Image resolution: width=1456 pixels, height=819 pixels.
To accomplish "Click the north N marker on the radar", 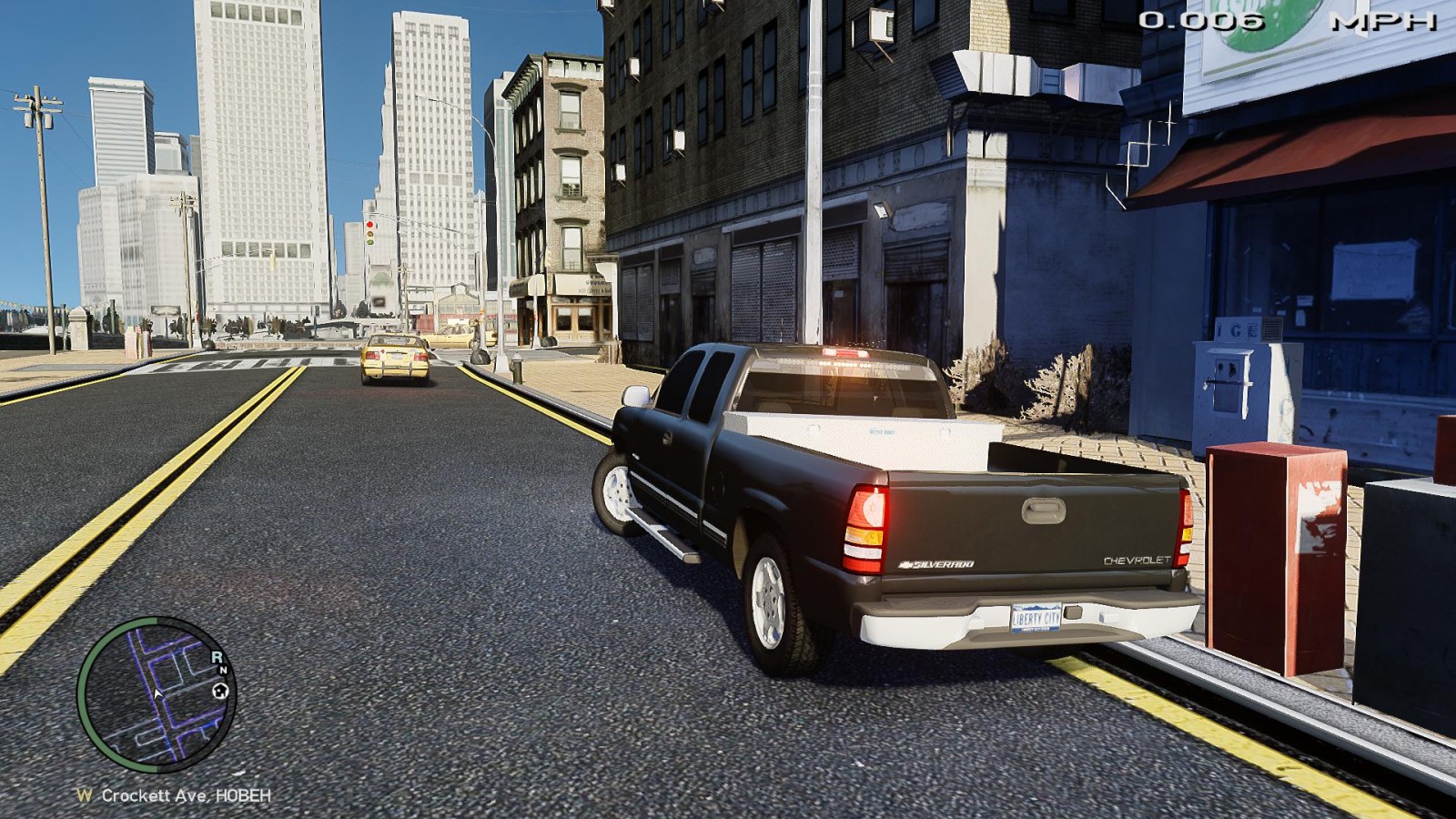I will click(223, 671).
